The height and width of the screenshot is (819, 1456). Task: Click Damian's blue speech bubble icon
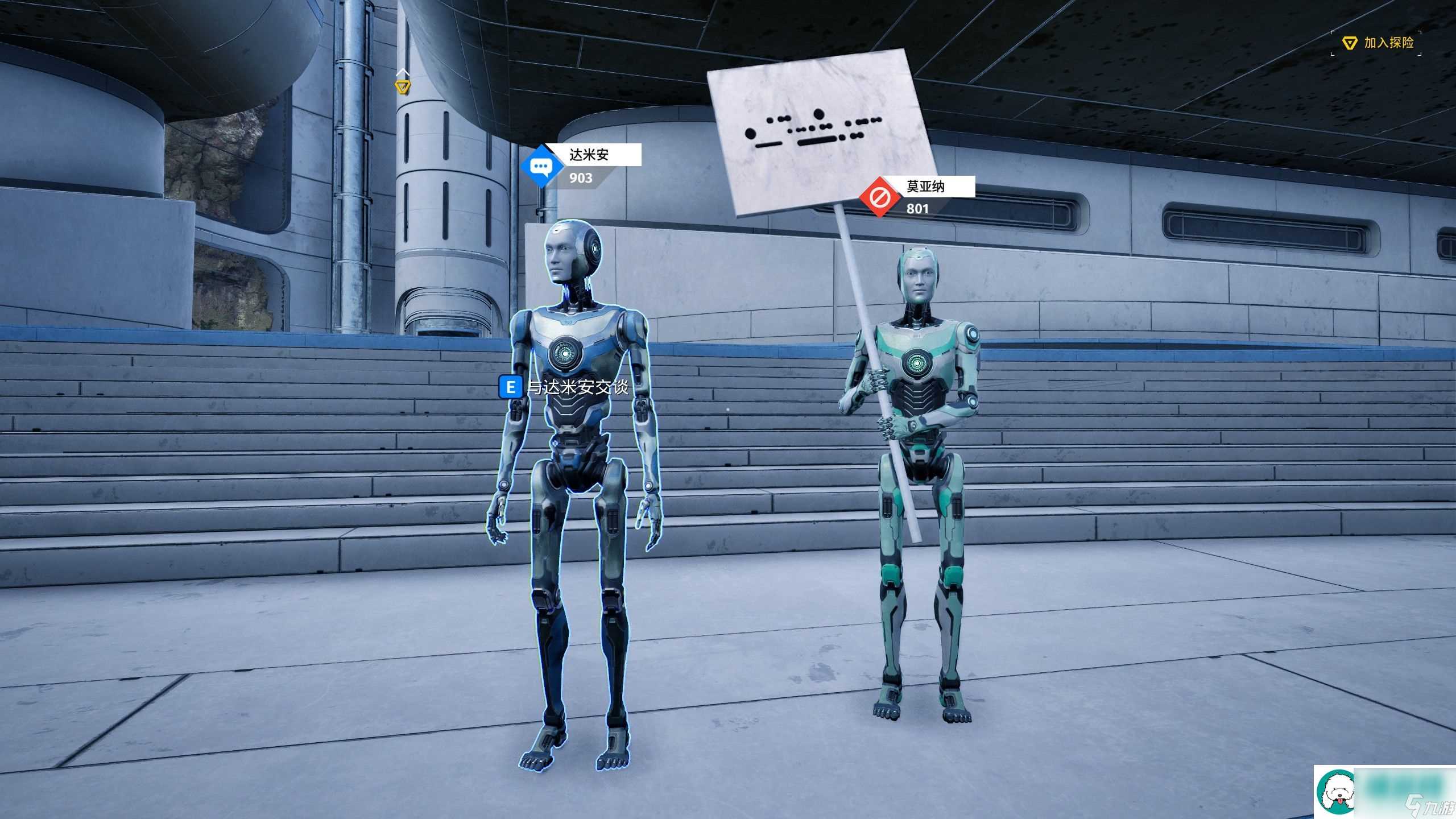(540, 167)
